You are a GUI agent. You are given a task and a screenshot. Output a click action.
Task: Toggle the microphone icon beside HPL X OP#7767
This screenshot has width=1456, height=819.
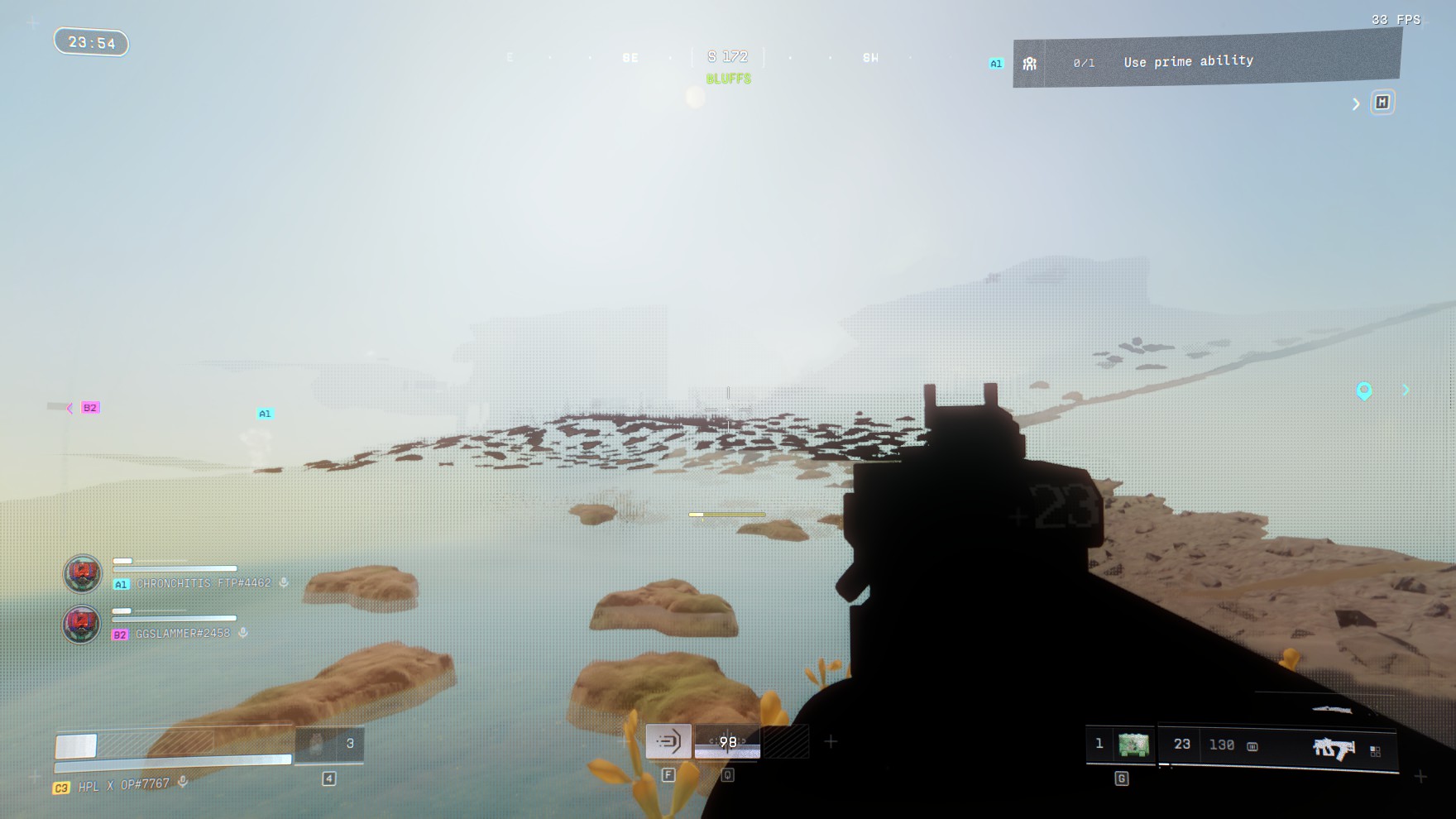point(183,782)
